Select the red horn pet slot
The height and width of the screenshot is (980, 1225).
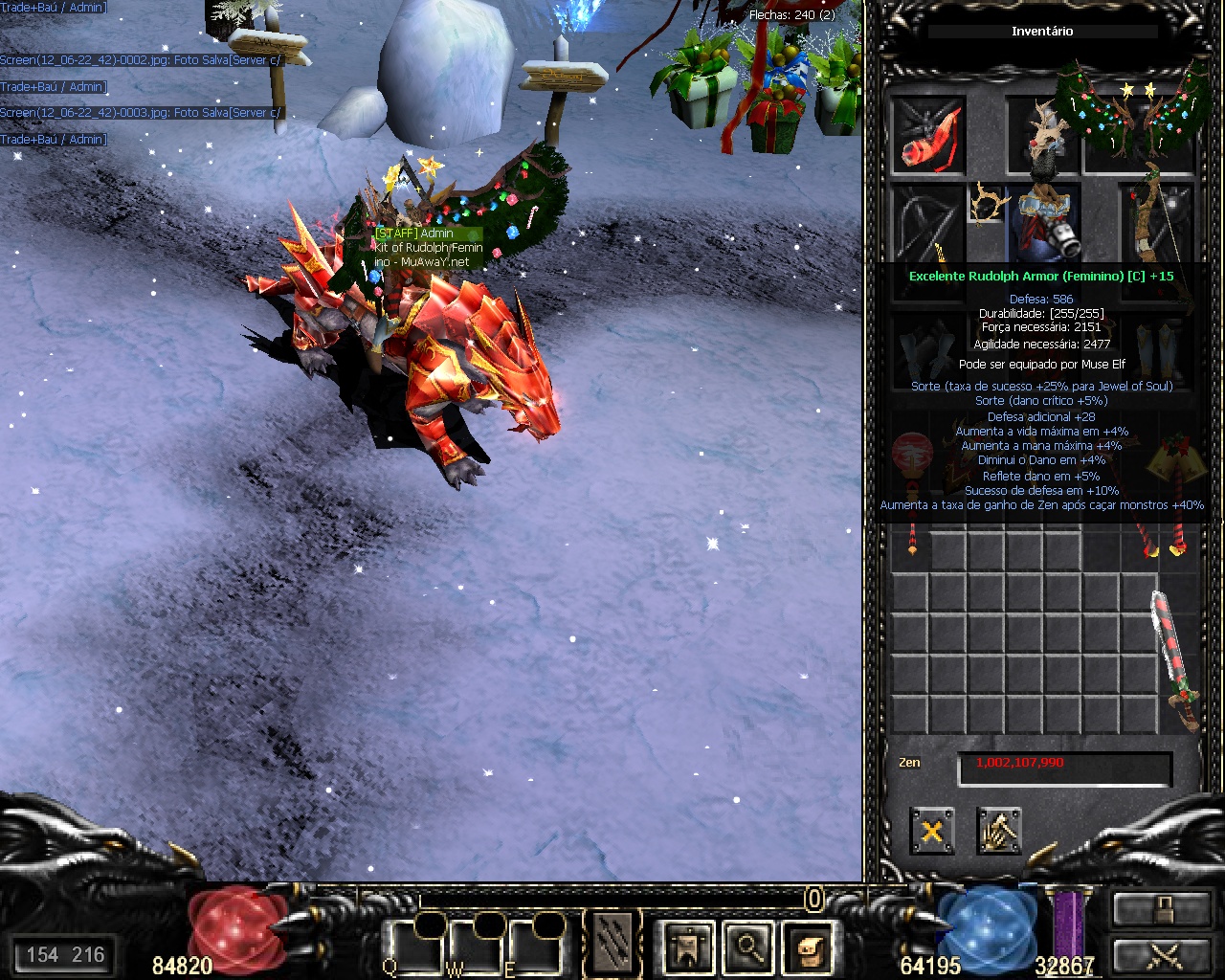[927, 136]
